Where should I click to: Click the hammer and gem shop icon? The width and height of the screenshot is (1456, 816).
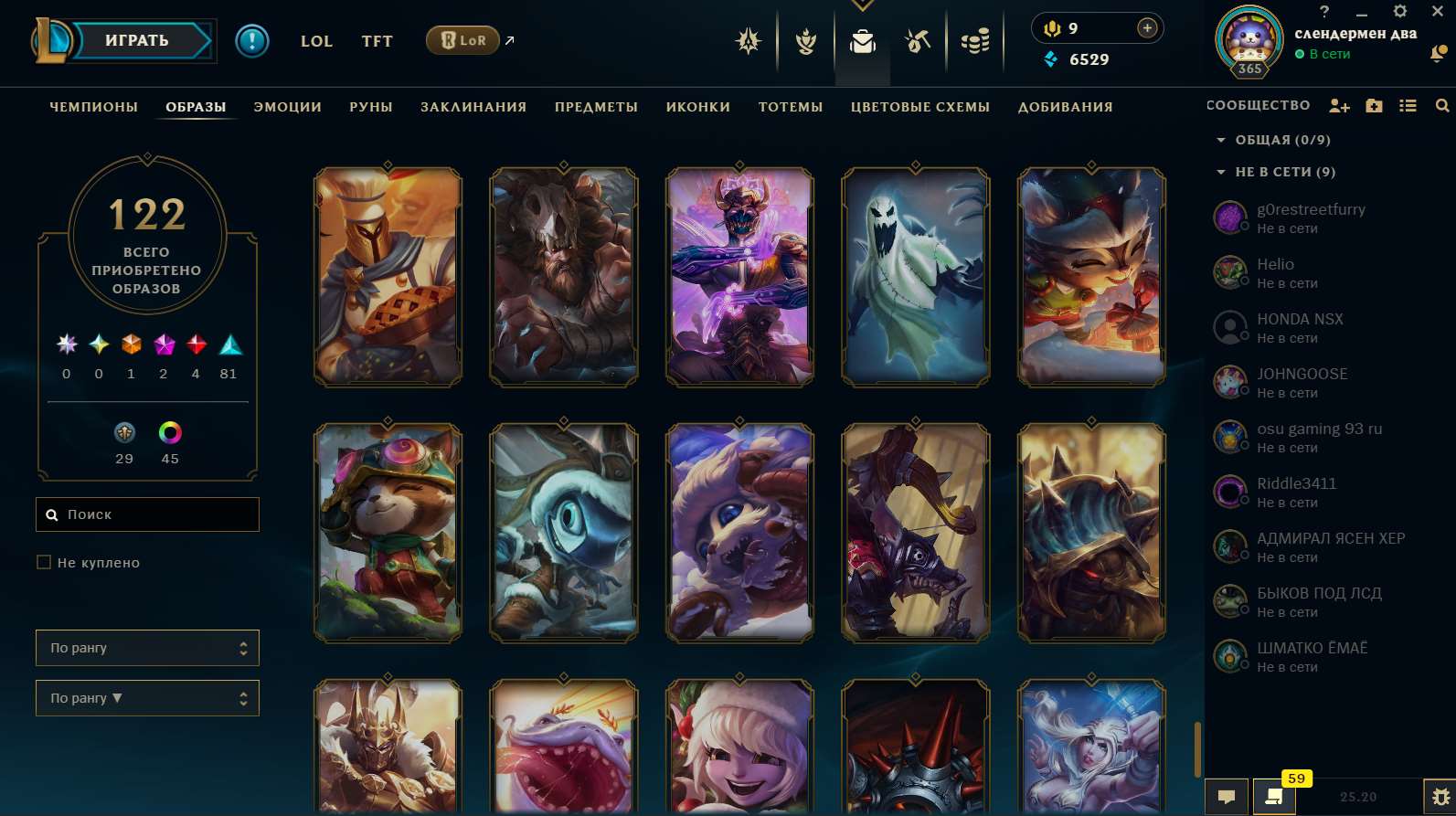(x=917, y=41)
